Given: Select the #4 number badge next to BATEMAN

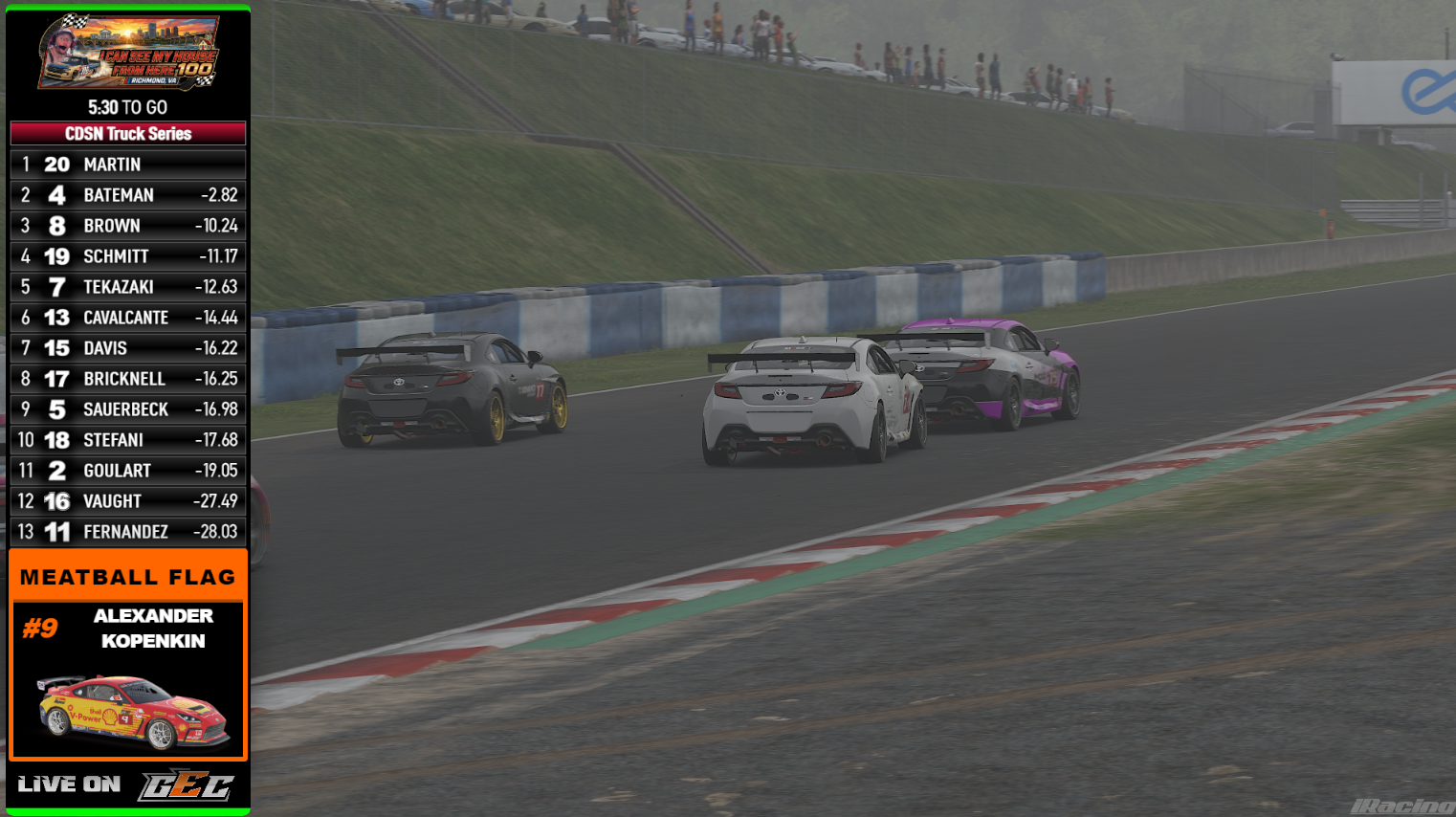Looking at the screenshot, I should [56, 194].
